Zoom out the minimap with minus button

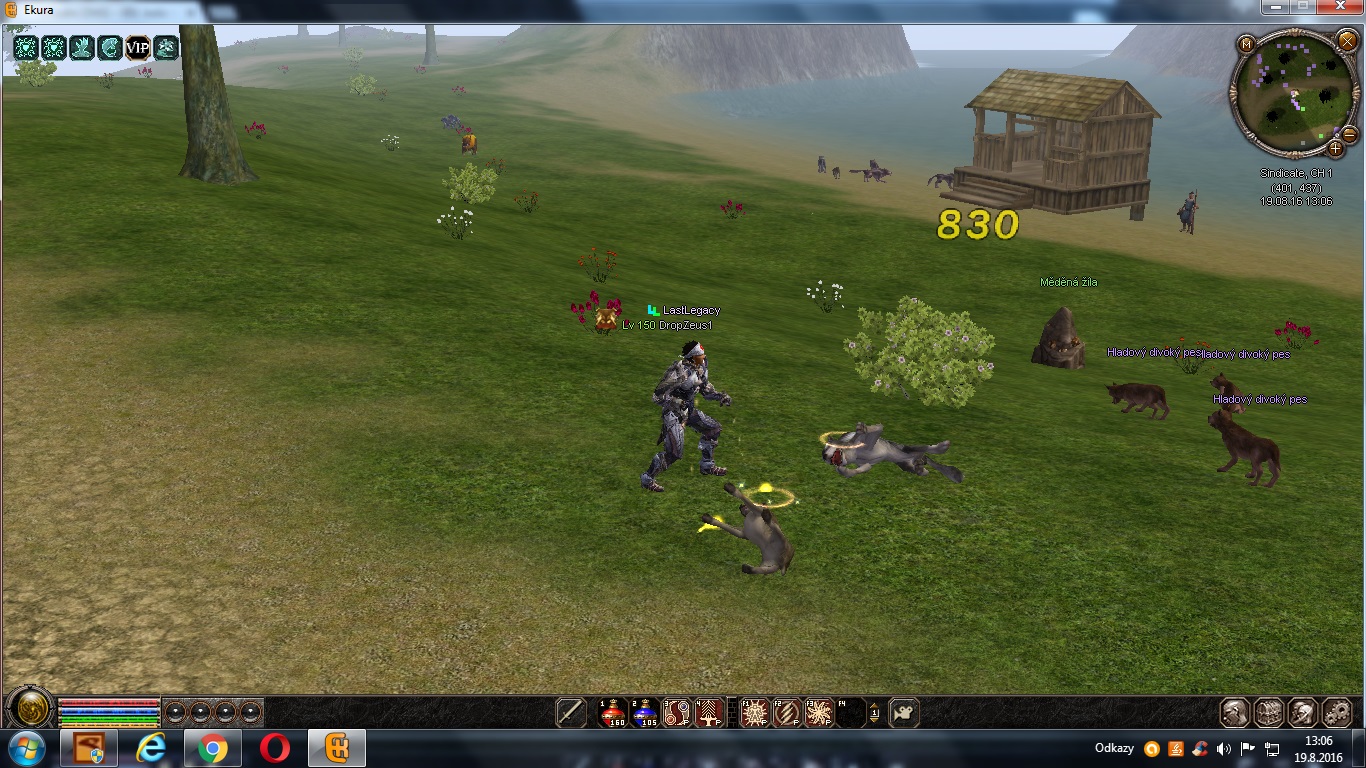pos(1349,133)
